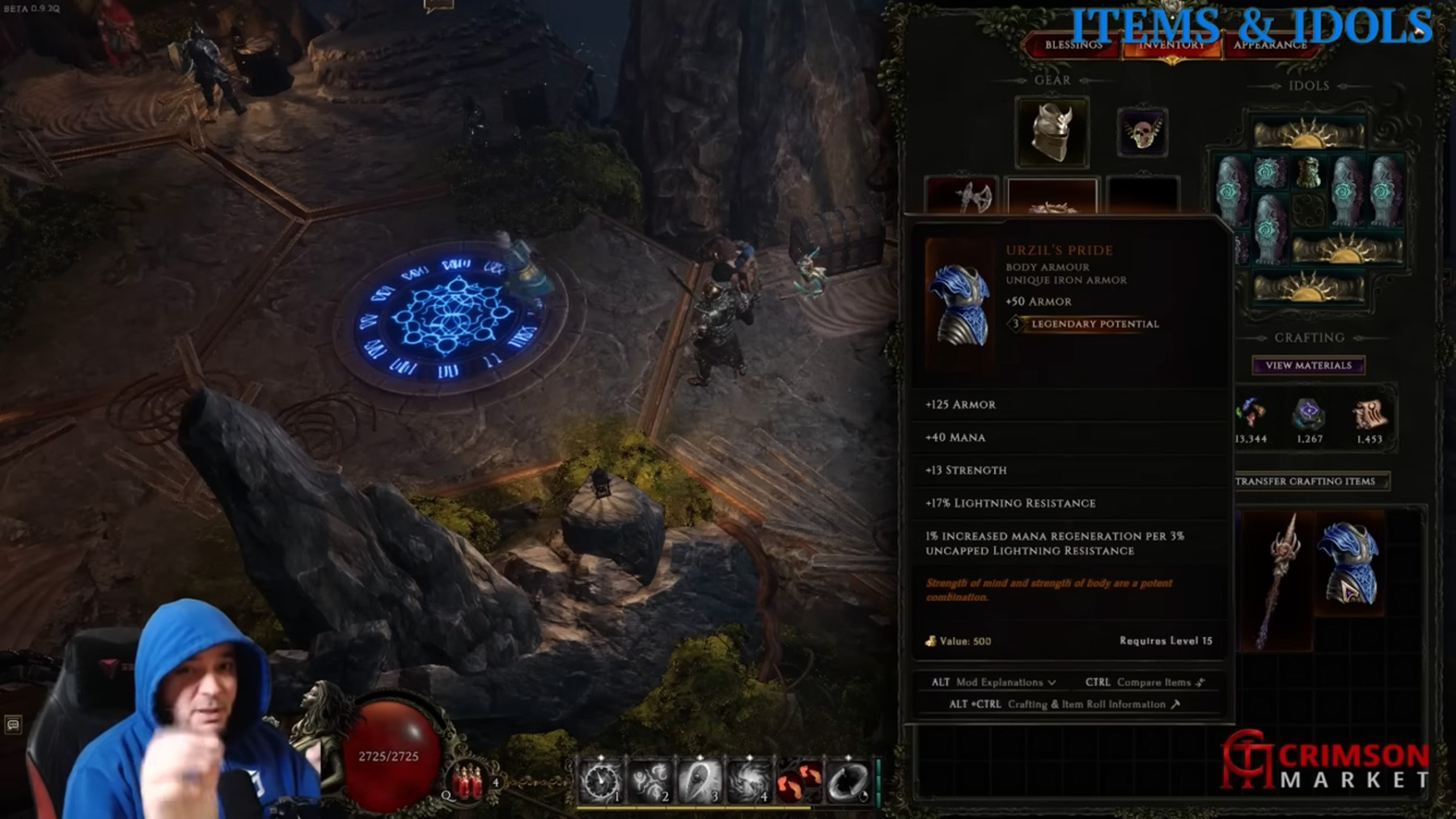The height and width of the screenshot is (819, 1456).
Task: Switch to the Blessings tab
Action: pos(1073,45)
